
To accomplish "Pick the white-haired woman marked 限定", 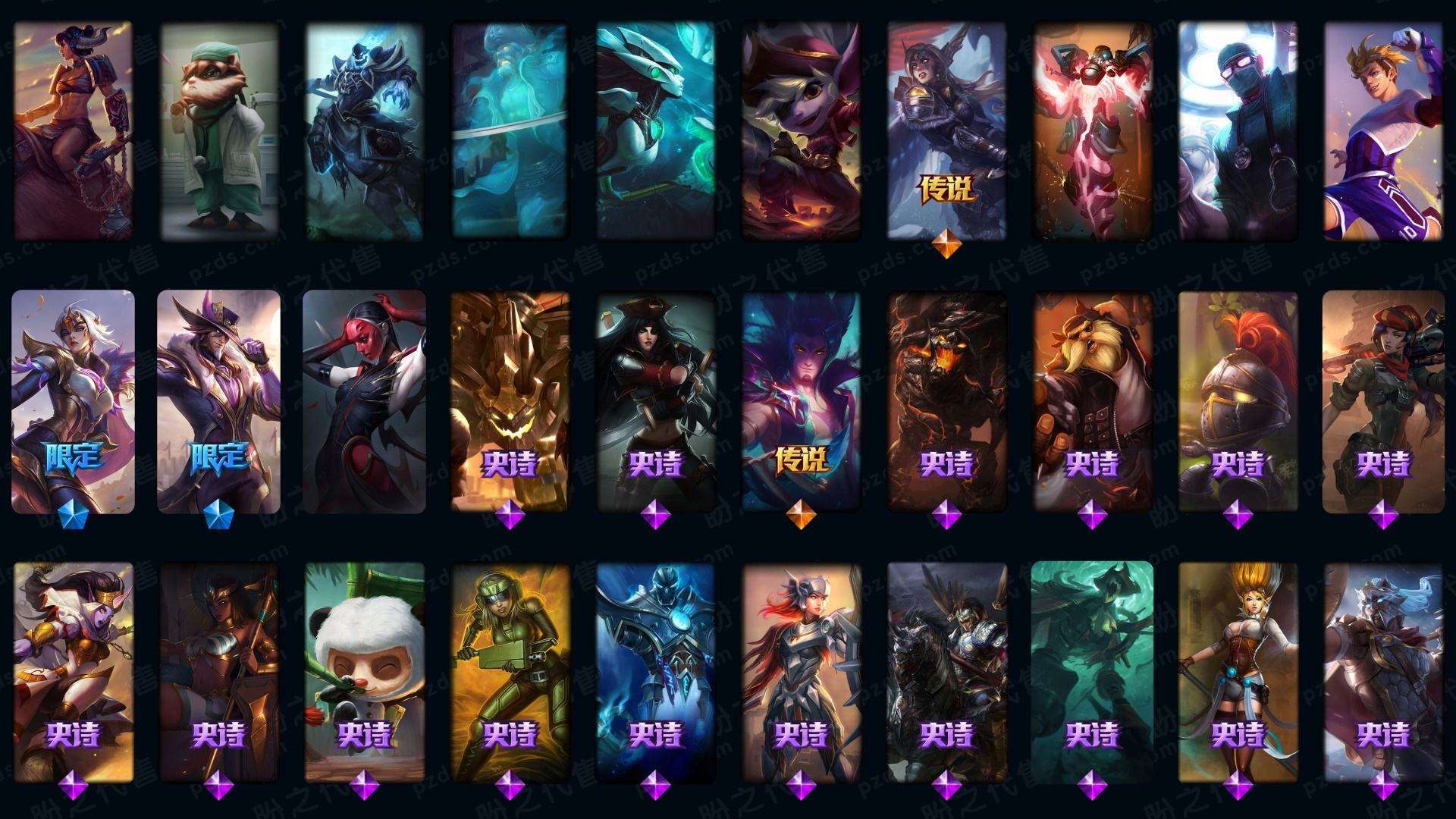I will coord(73,400).
